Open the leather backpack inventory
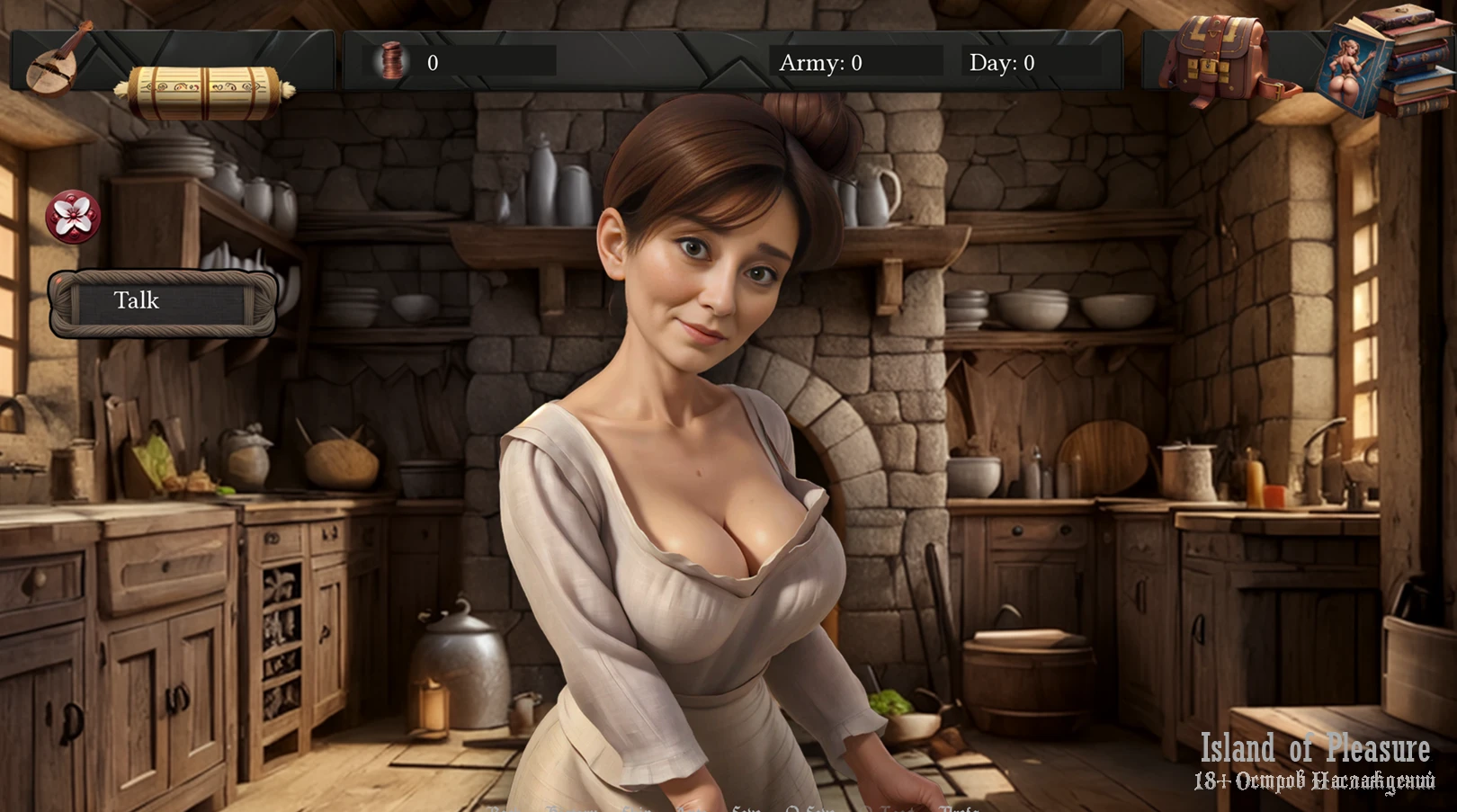This screenshot has height=812, width=1457. 1219,58
